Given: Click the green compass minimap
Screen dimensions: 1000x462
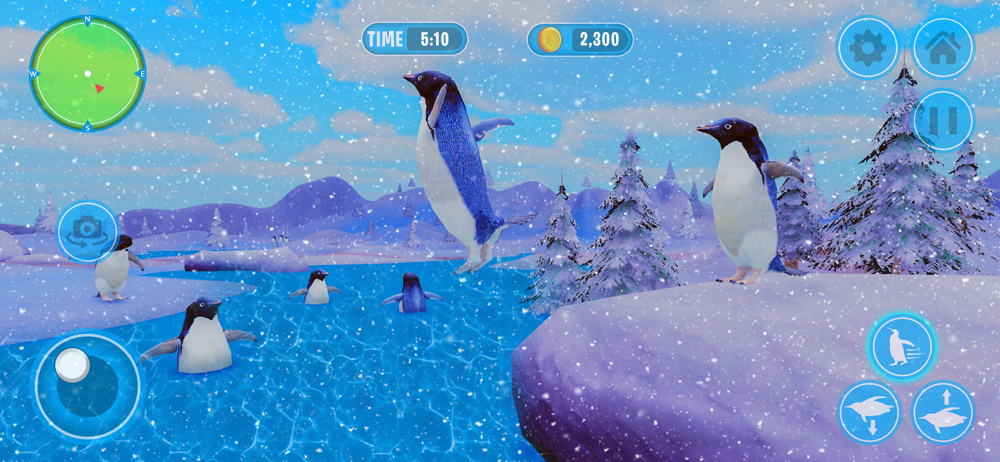Looking at the screenshot, I should (x=87, y=74).
